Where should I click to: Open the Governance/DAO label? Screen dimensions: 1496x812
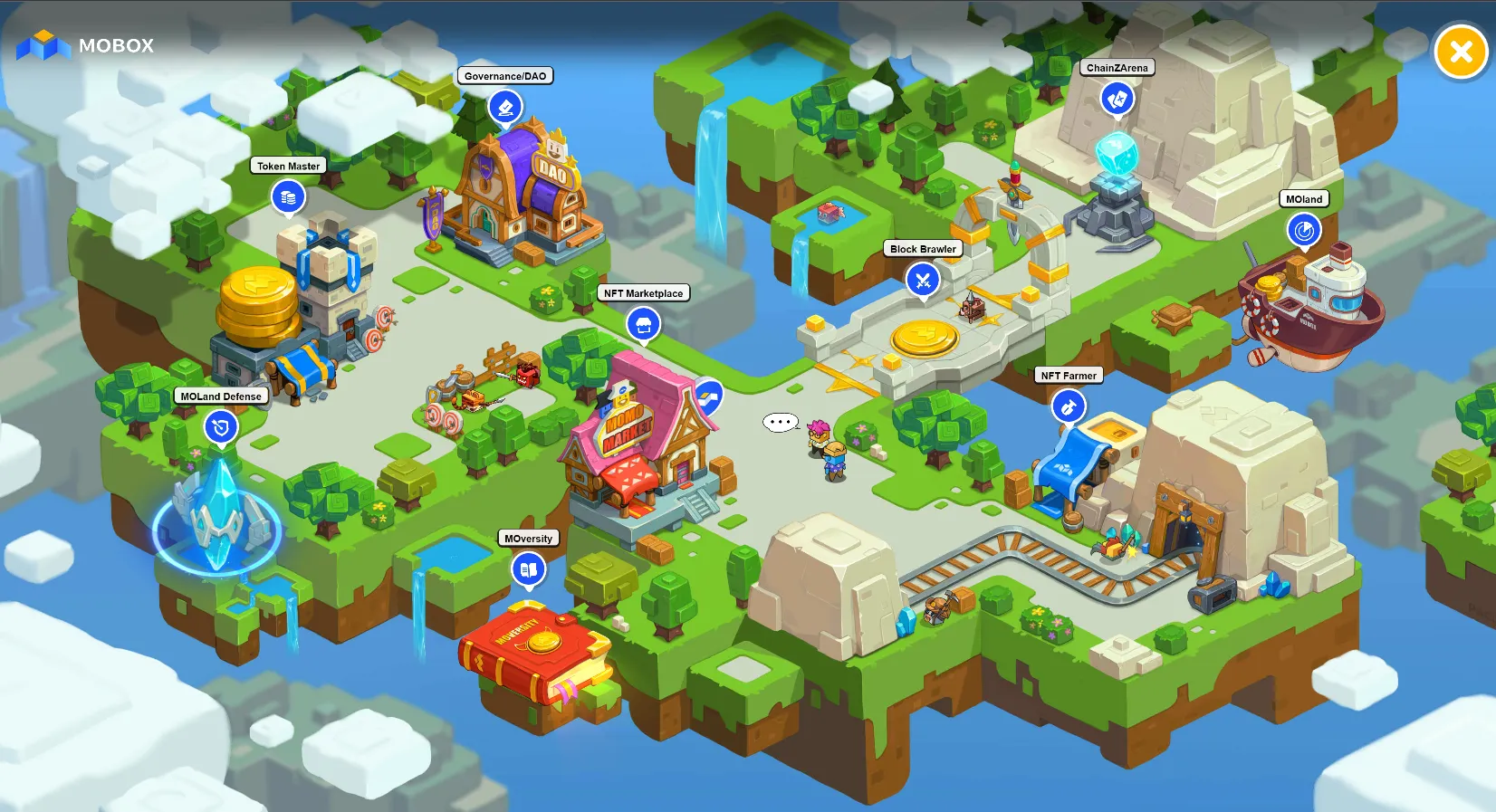505,76
